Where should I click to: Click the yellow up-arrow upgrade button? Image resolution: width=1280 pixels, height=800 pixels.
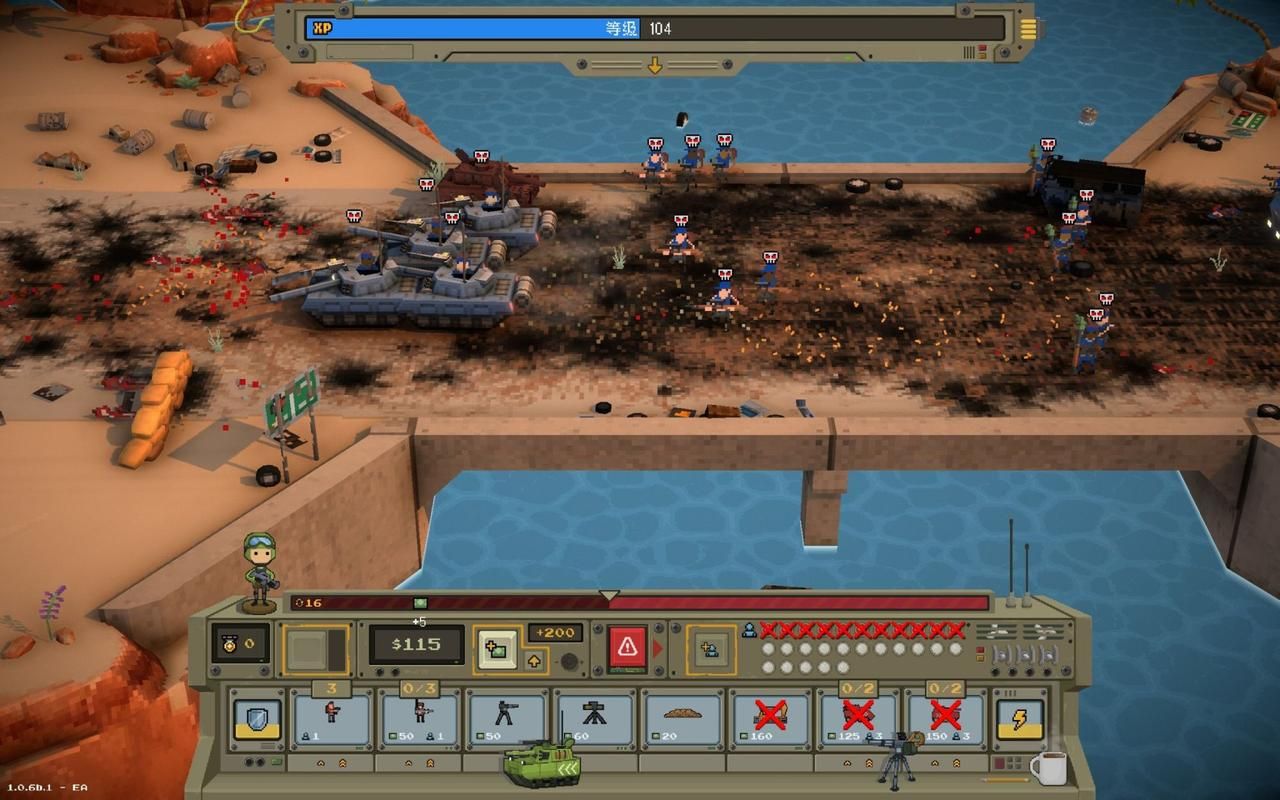[x=534, y=660]
